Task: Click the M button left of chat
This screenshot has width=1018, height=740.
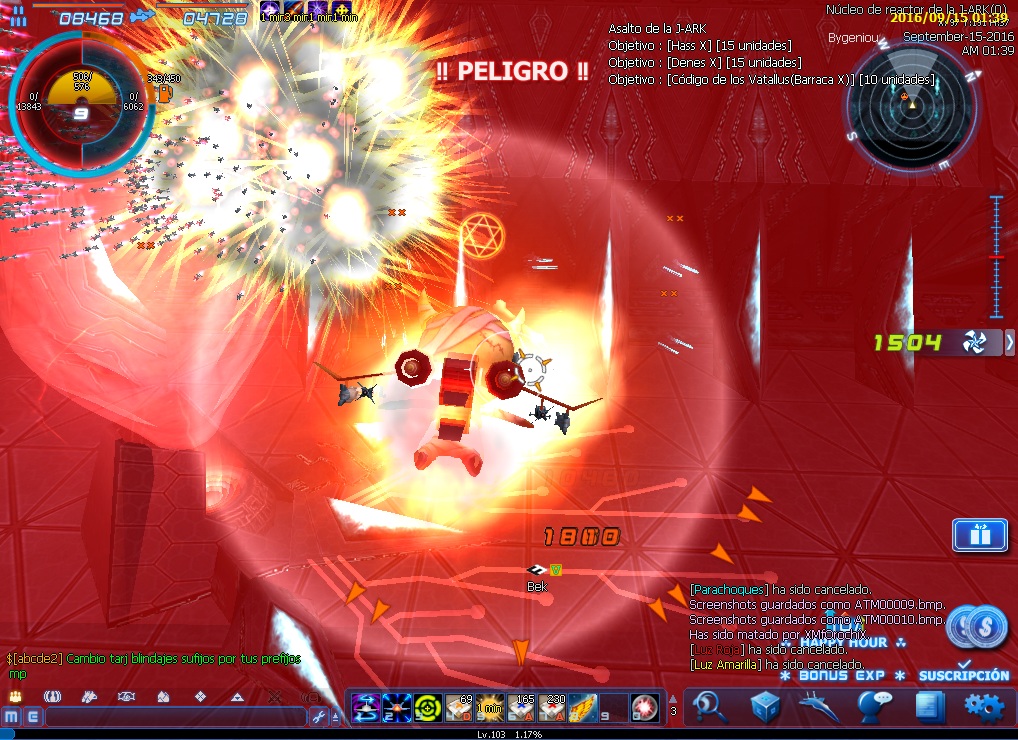Action: coord(11,716)
